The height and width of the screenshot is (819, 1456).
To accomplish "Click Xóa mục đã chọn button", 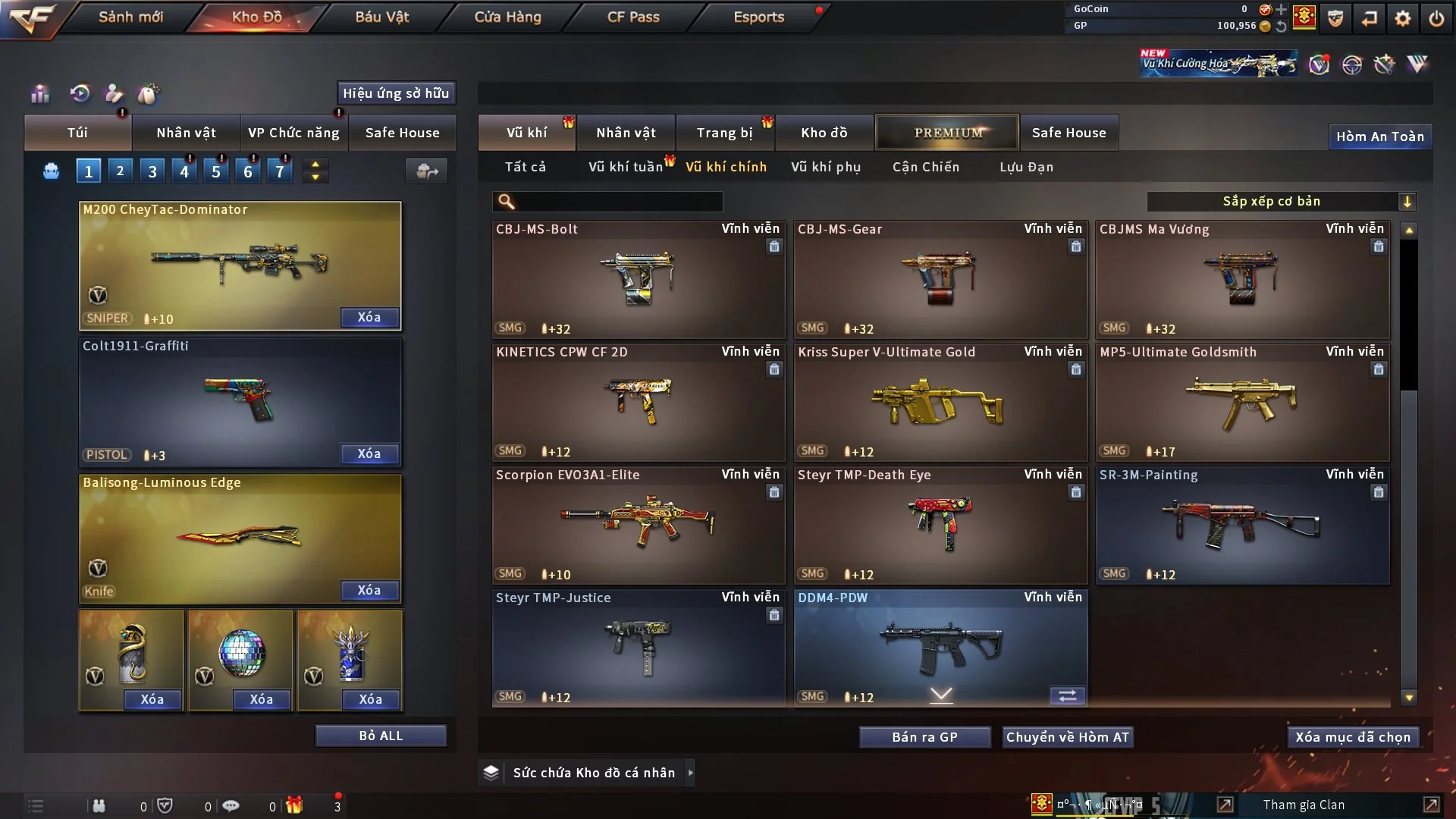I will (1353, 737).
